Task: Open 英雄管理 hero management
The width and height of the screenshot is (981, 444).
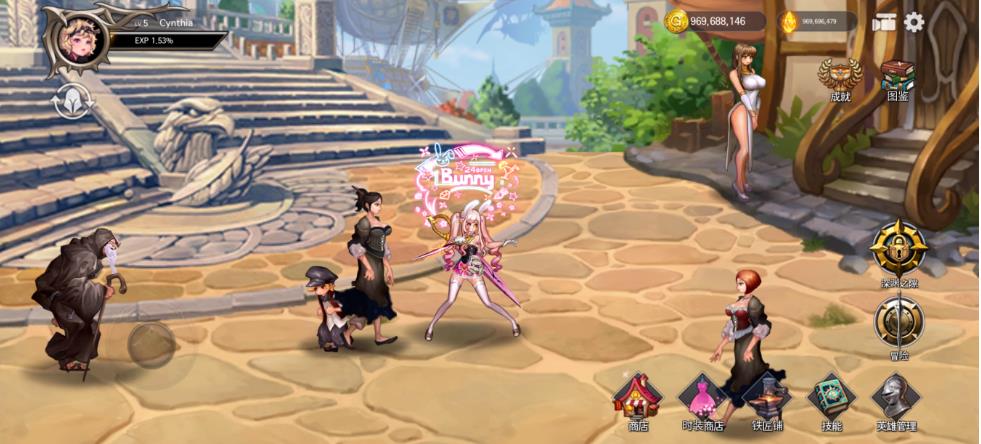Action: coord(895,400)
